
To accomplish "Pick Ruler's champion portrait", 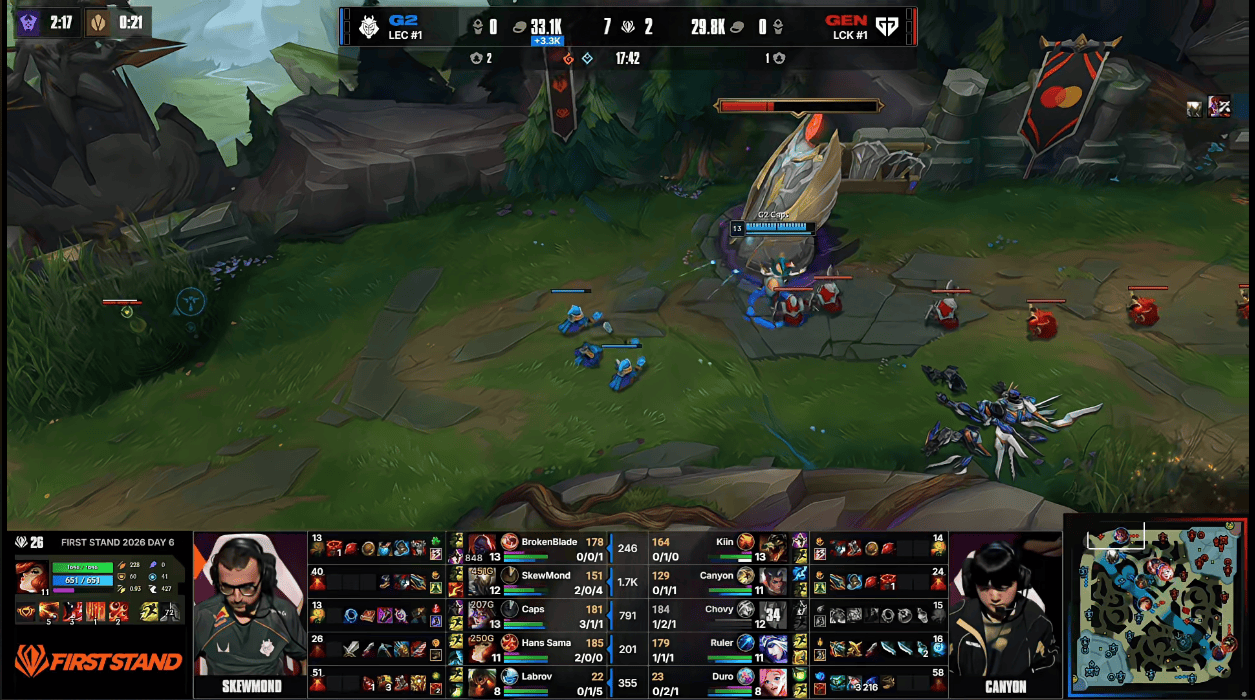I will click(773, 648).
